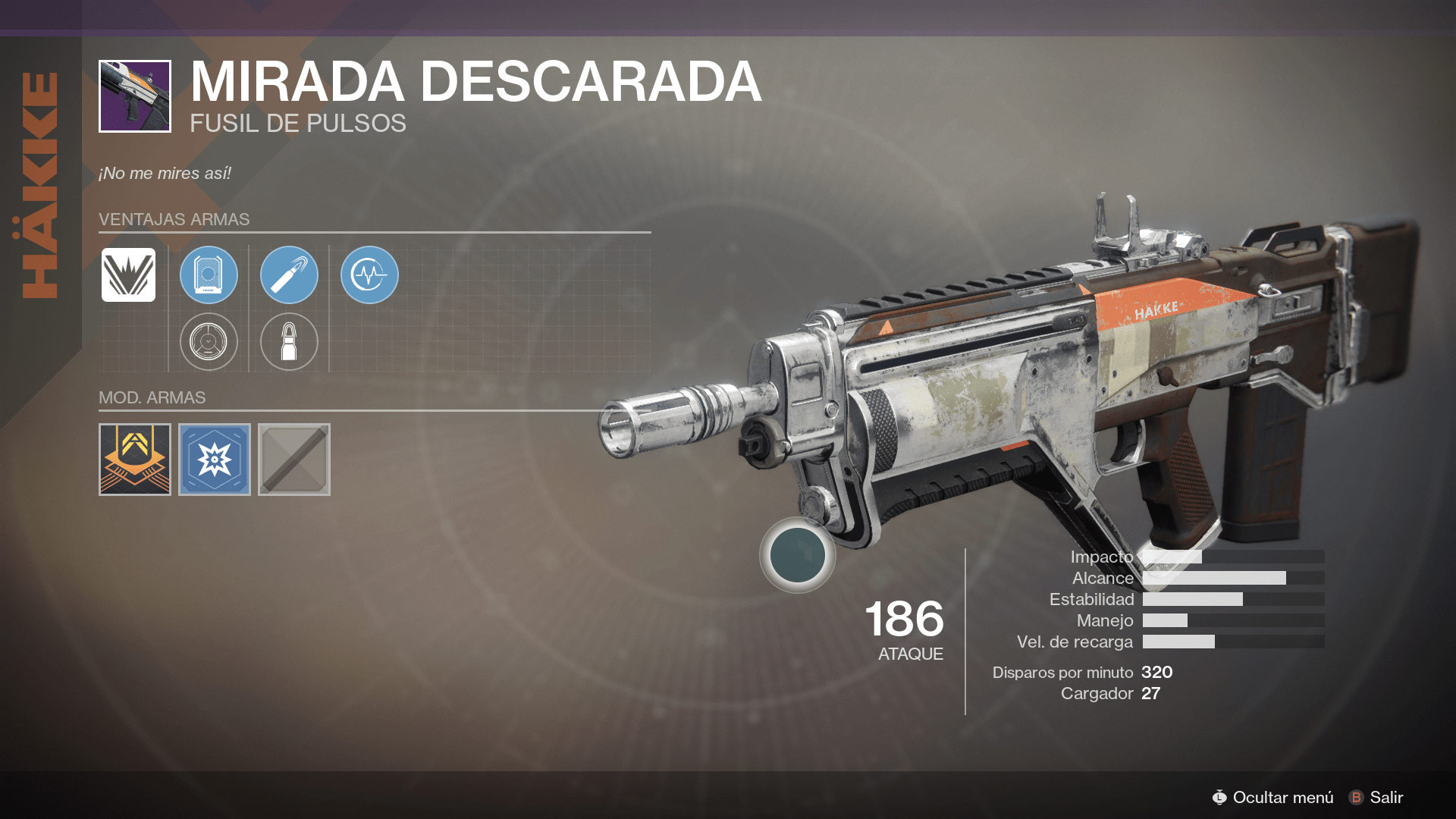This screenshot has width=1456, height=819.
Task: Click the weapon thumbnail beside the title
Action: [134, 95]
